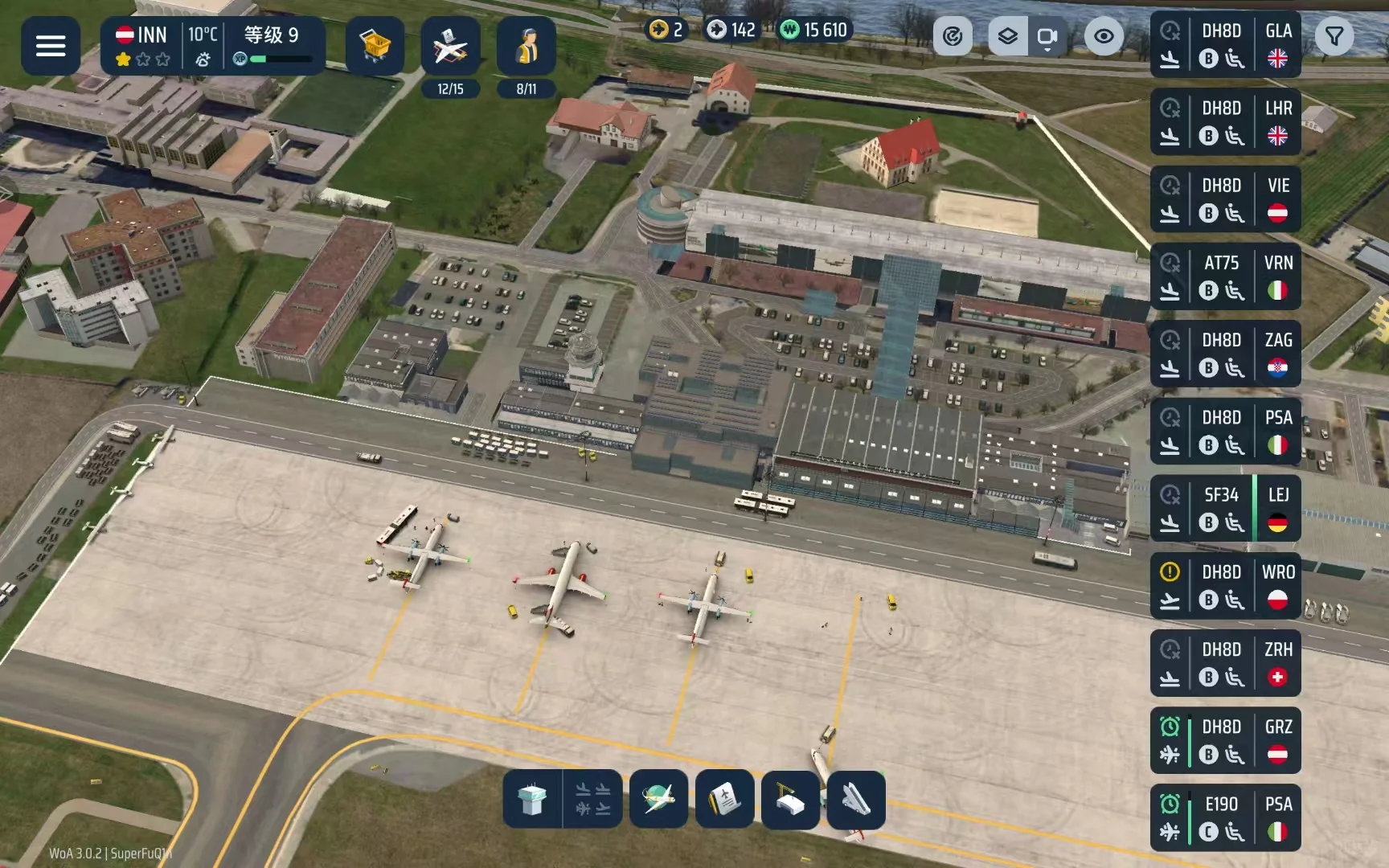Open the control tower panel
The image size is (1389, 868).
tap(531, 799)
